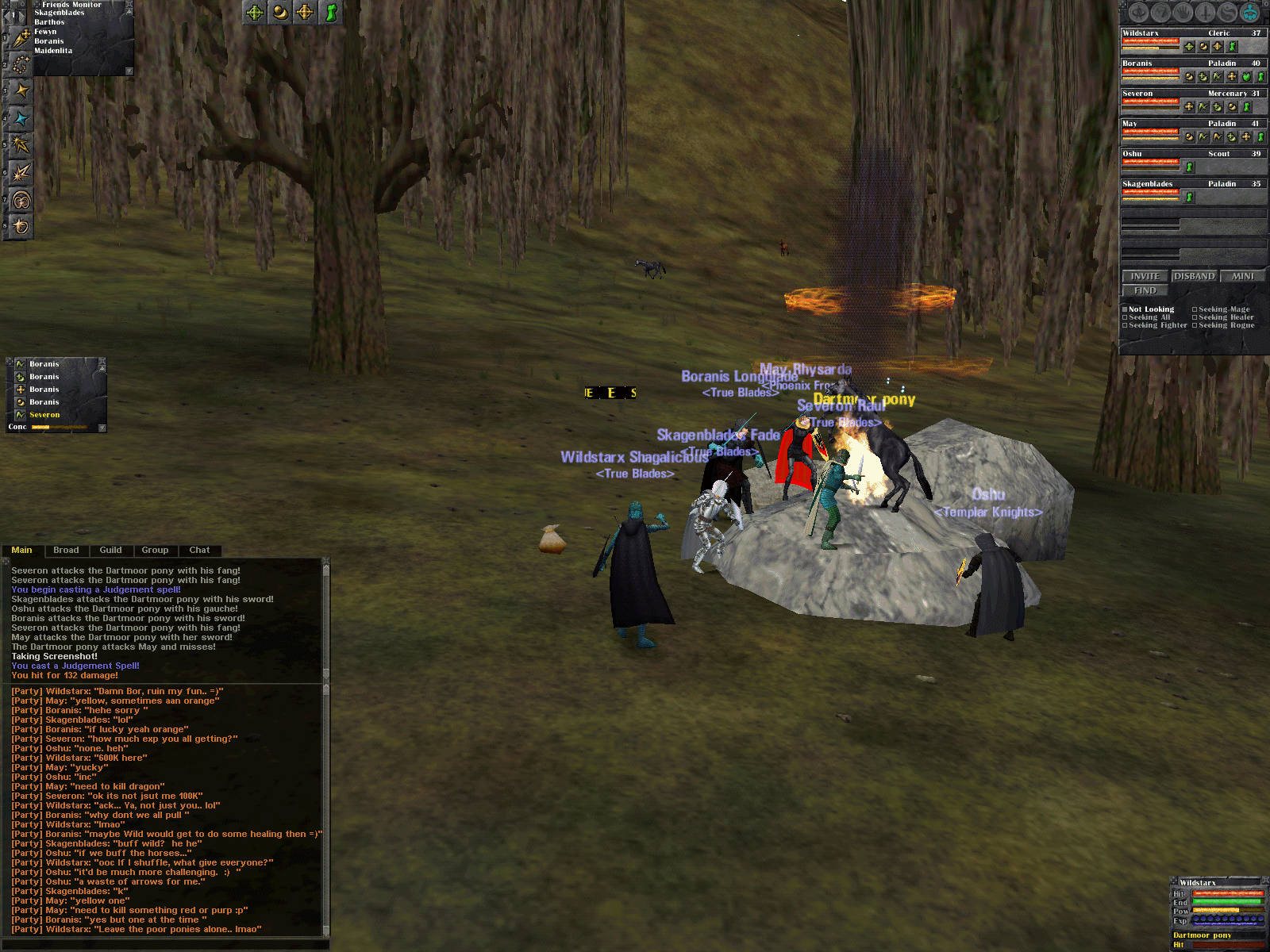Click the teal icon atop group window
1270x952 pixels.
(x=1250, y=13)
